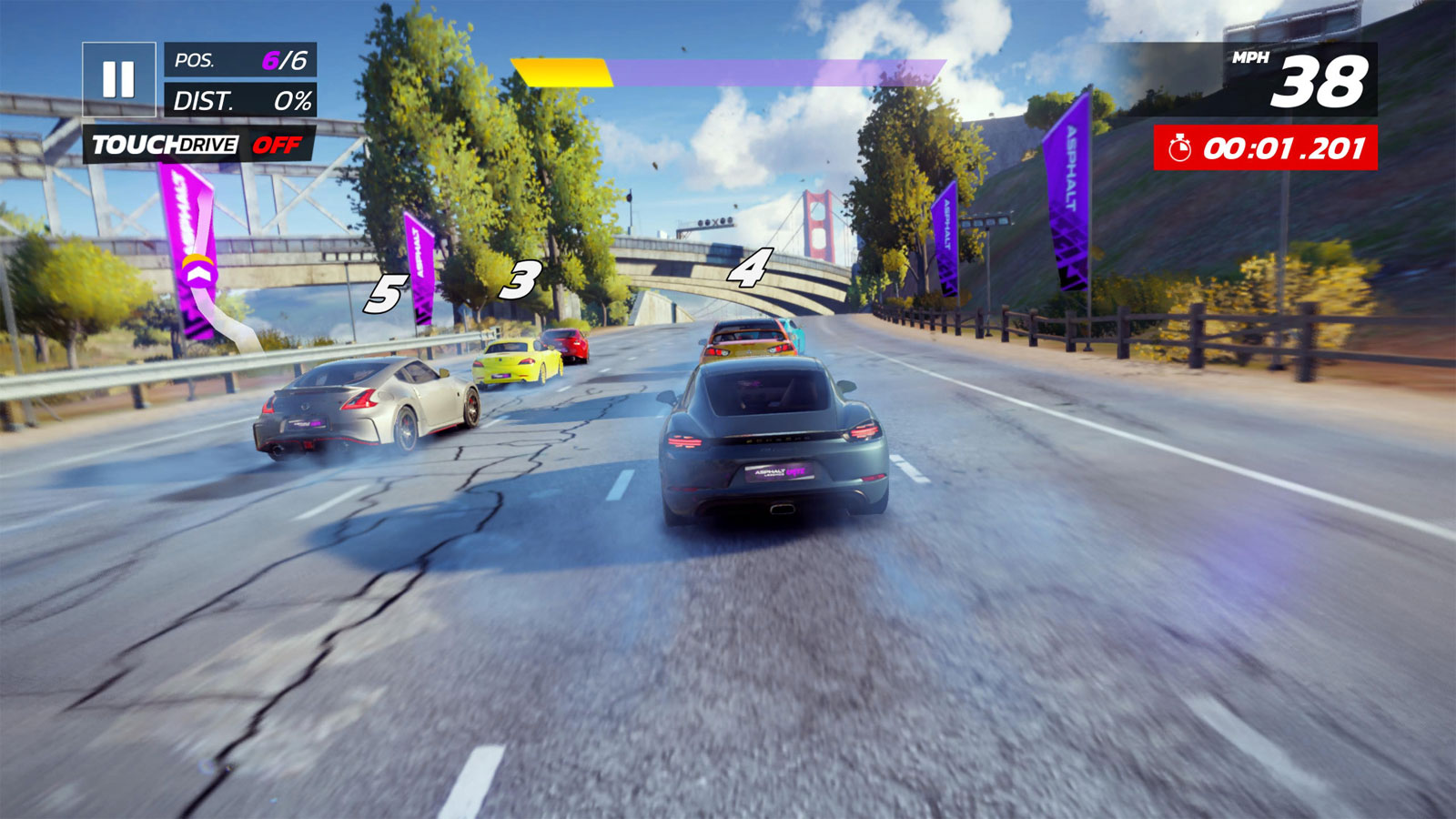Click the stopwatch icon beside the race timer
The height and width of the screenshot is (819, 1456).
click(1180, 147)
